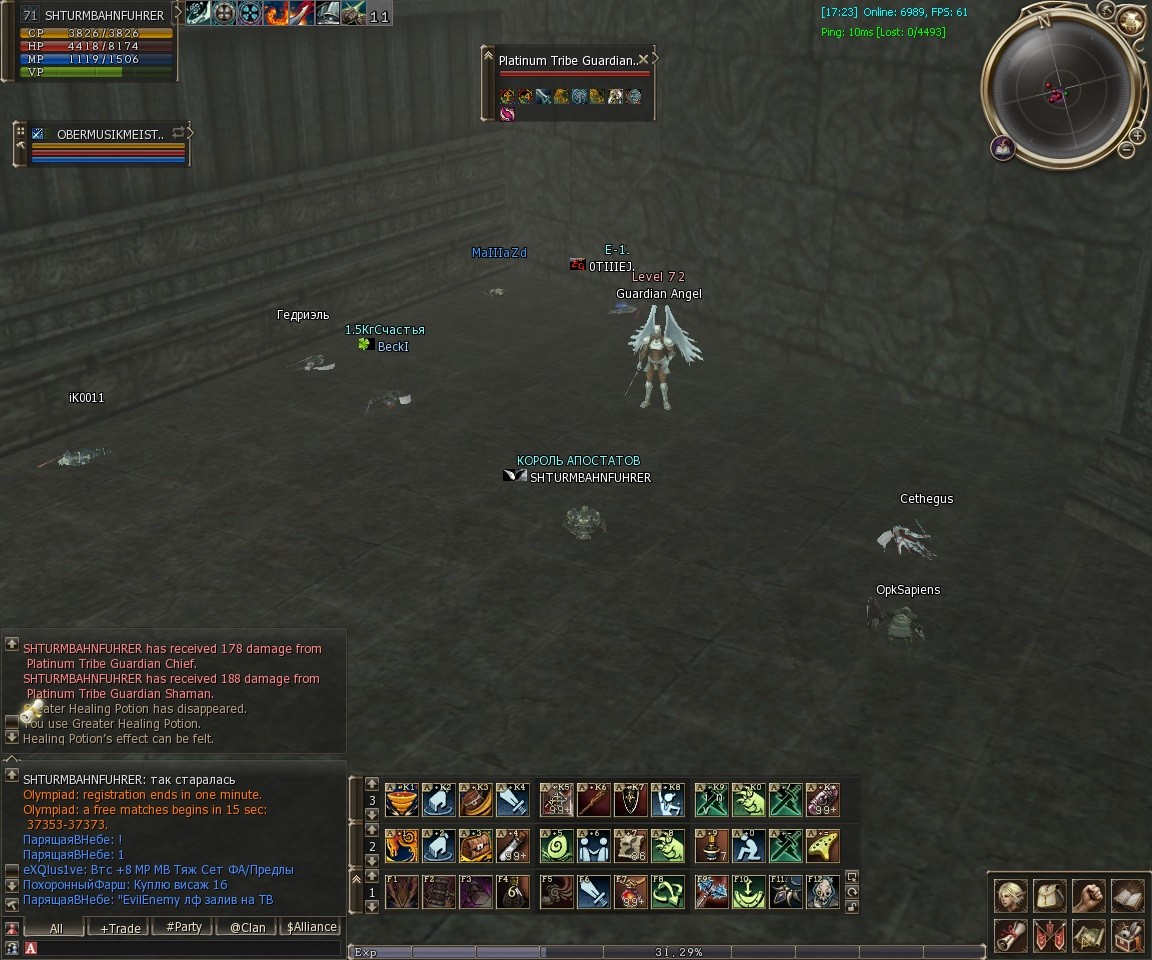Switch chat to the #Party tab
The width and height of the screenshot is (1152, 960).
click(184, 927)
